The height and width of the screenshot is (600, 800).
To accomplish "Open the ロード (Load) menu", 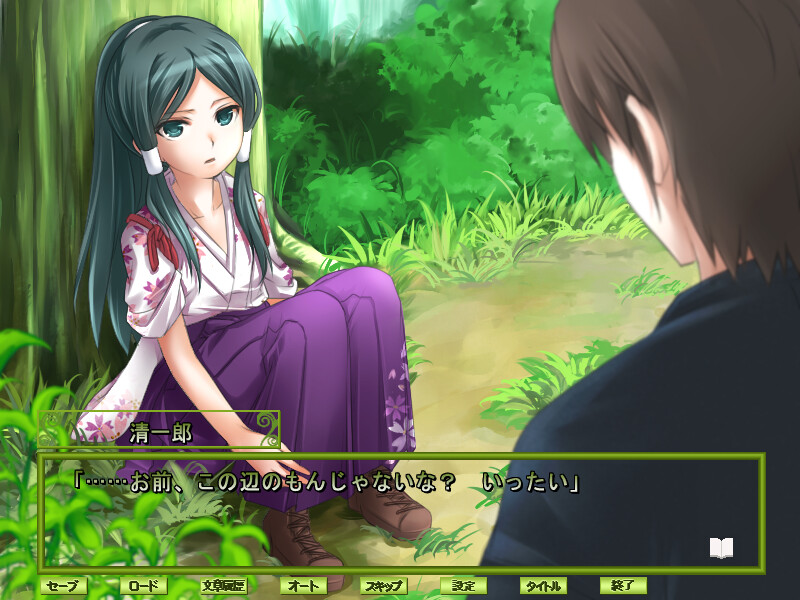I will coord(143,586).
